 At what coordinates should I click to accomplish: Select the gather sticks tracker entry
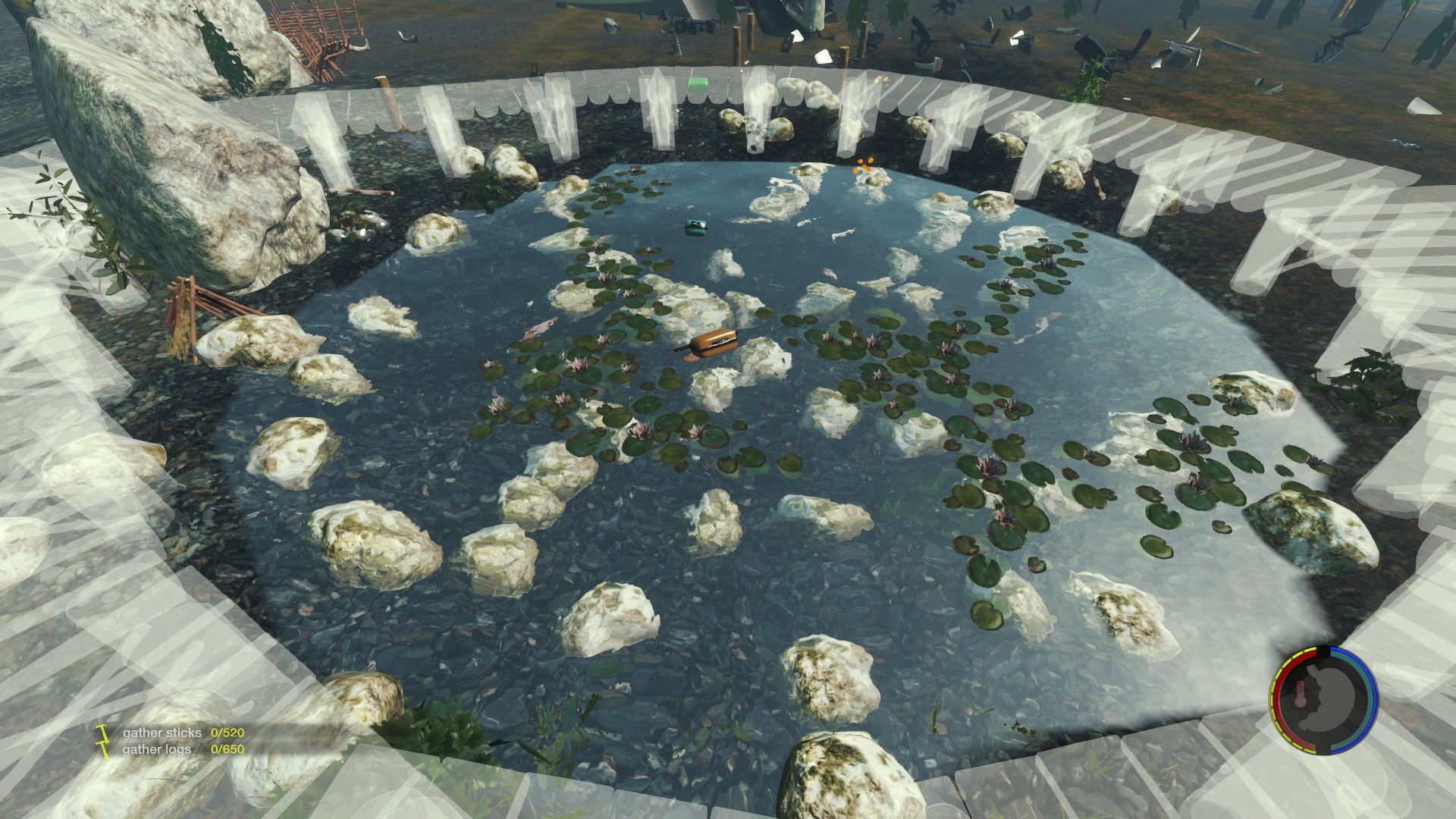pos(183,733)
